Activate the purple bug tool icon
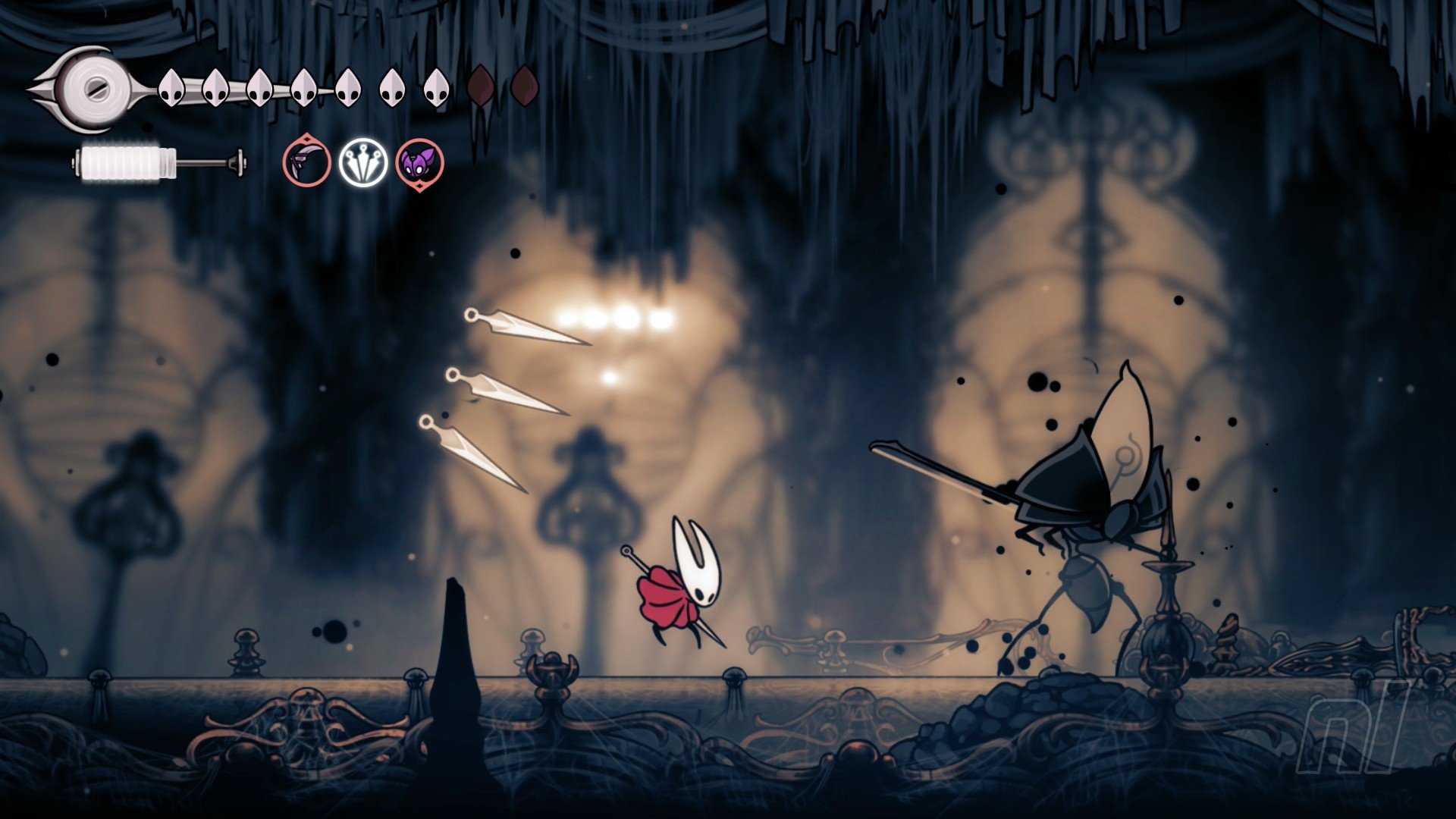This screenshot has height=819, width=1456. coord(419,163)
